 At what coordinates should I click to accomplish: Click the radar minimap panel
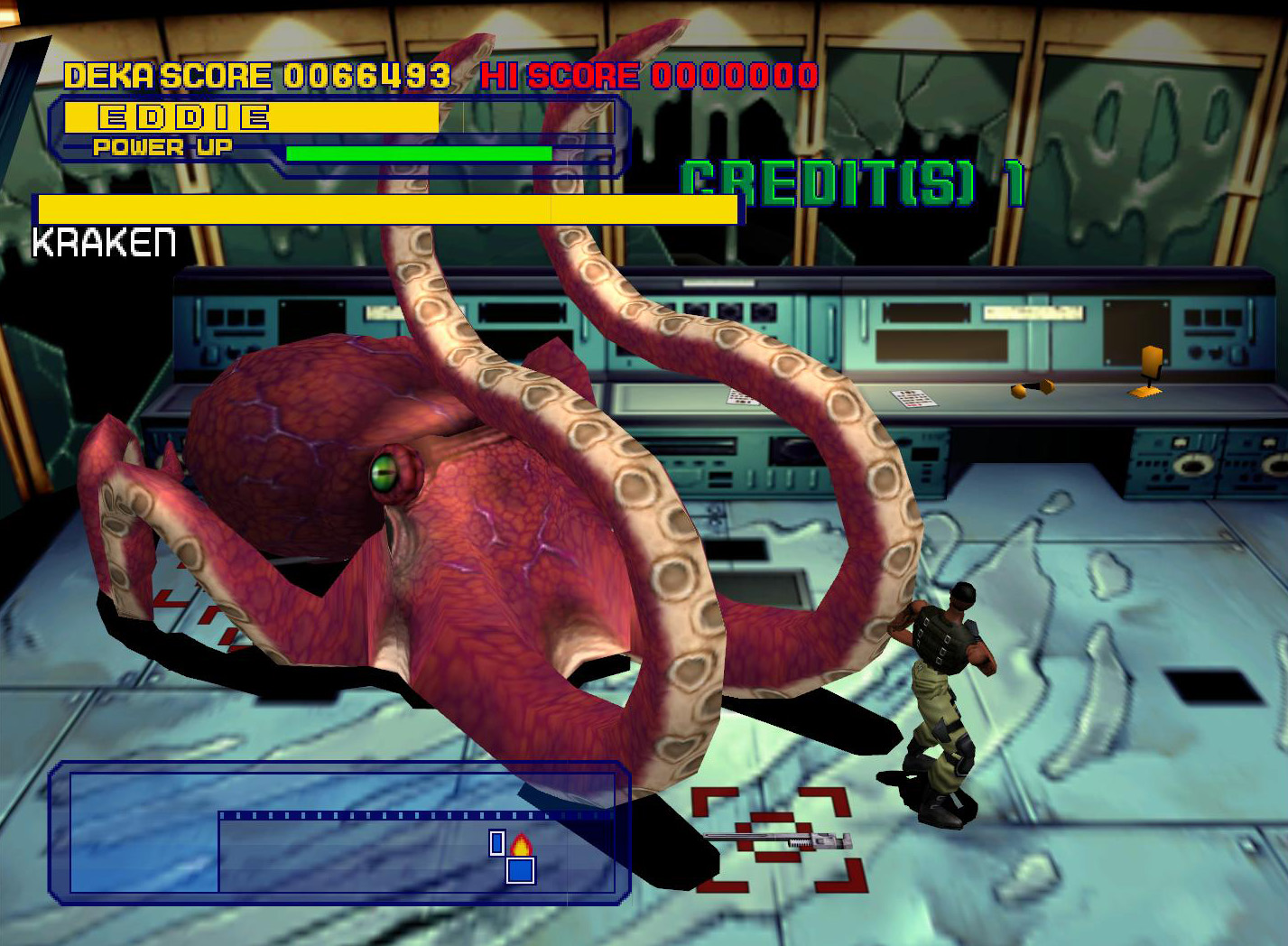338,832
